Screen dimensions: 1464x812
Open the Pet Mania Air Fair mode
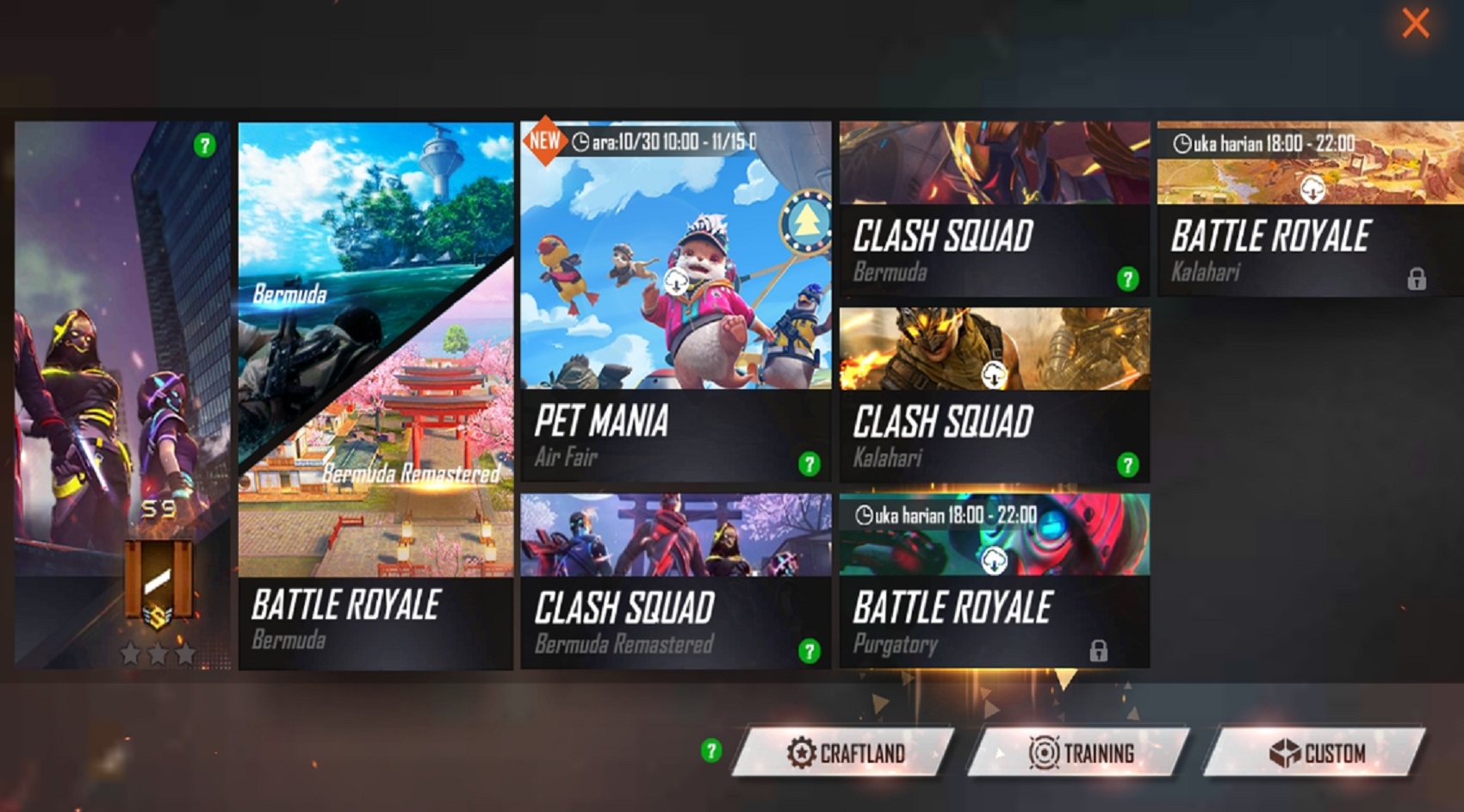(675, 301)
